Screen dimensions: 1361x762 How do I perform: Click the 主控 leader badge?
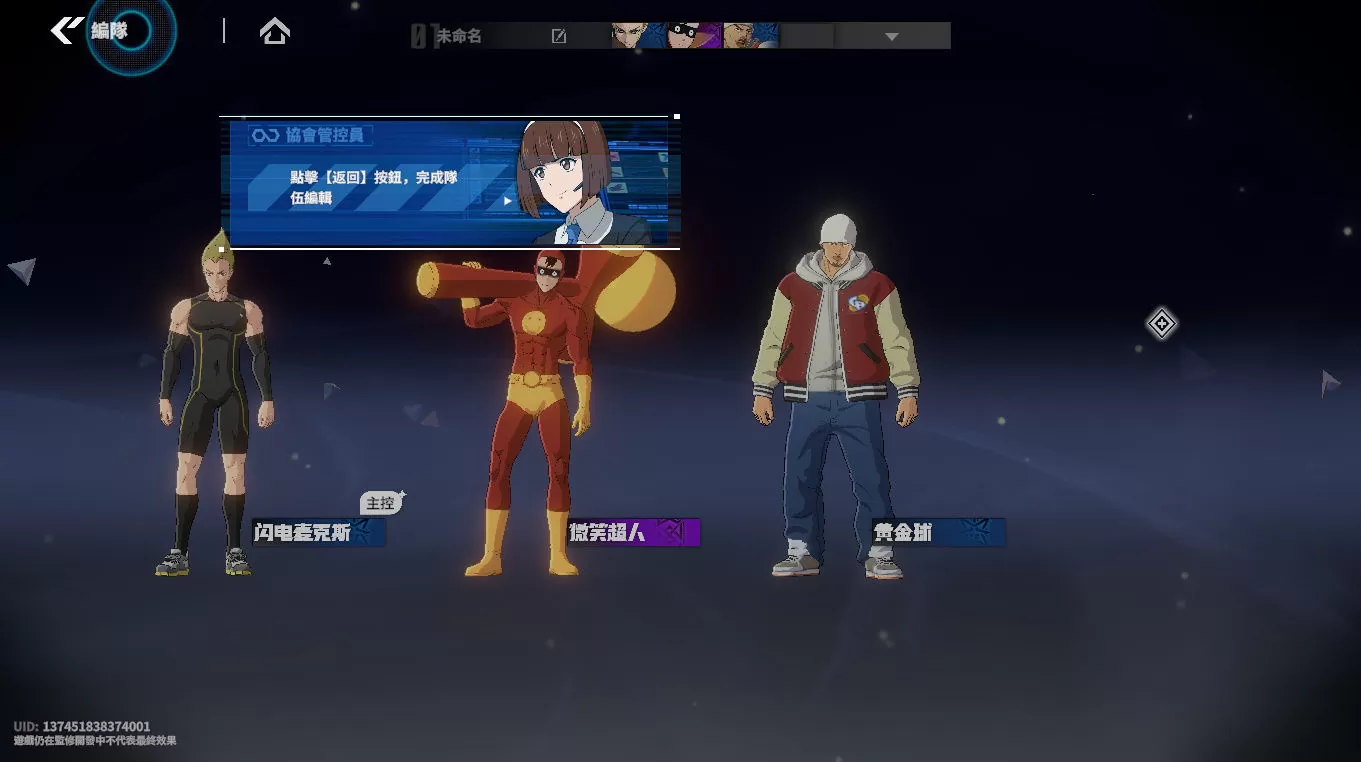(x=381, y=503)
